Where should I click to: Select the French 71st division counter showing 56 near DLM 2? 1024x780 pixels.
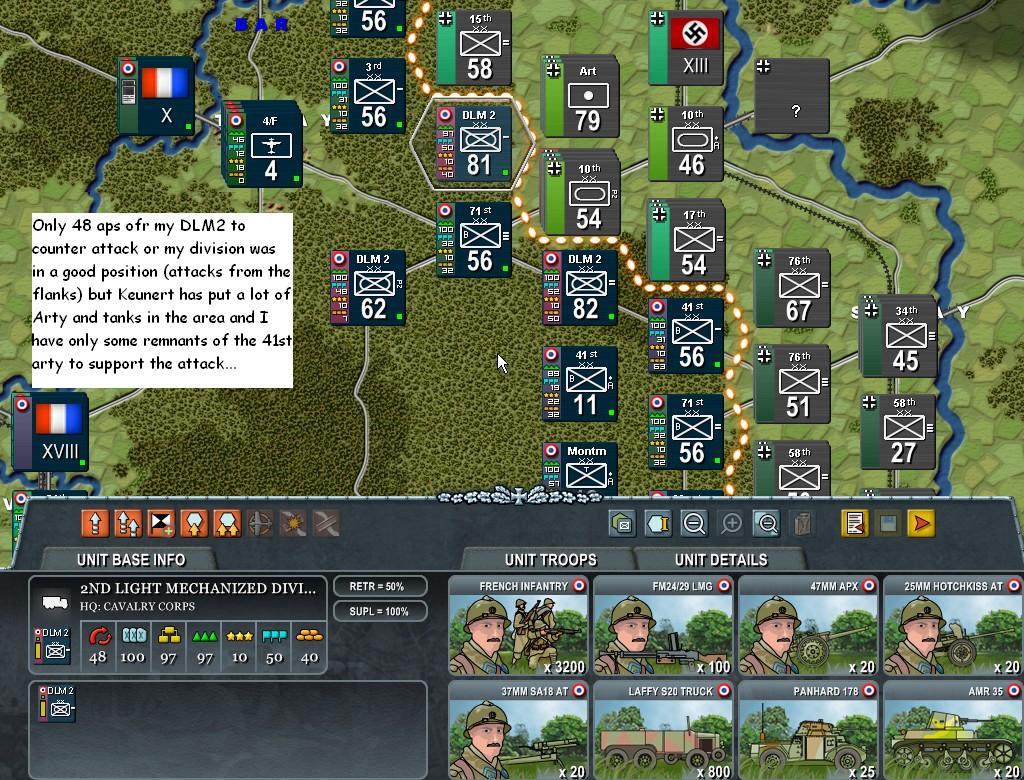click(475, 240)
